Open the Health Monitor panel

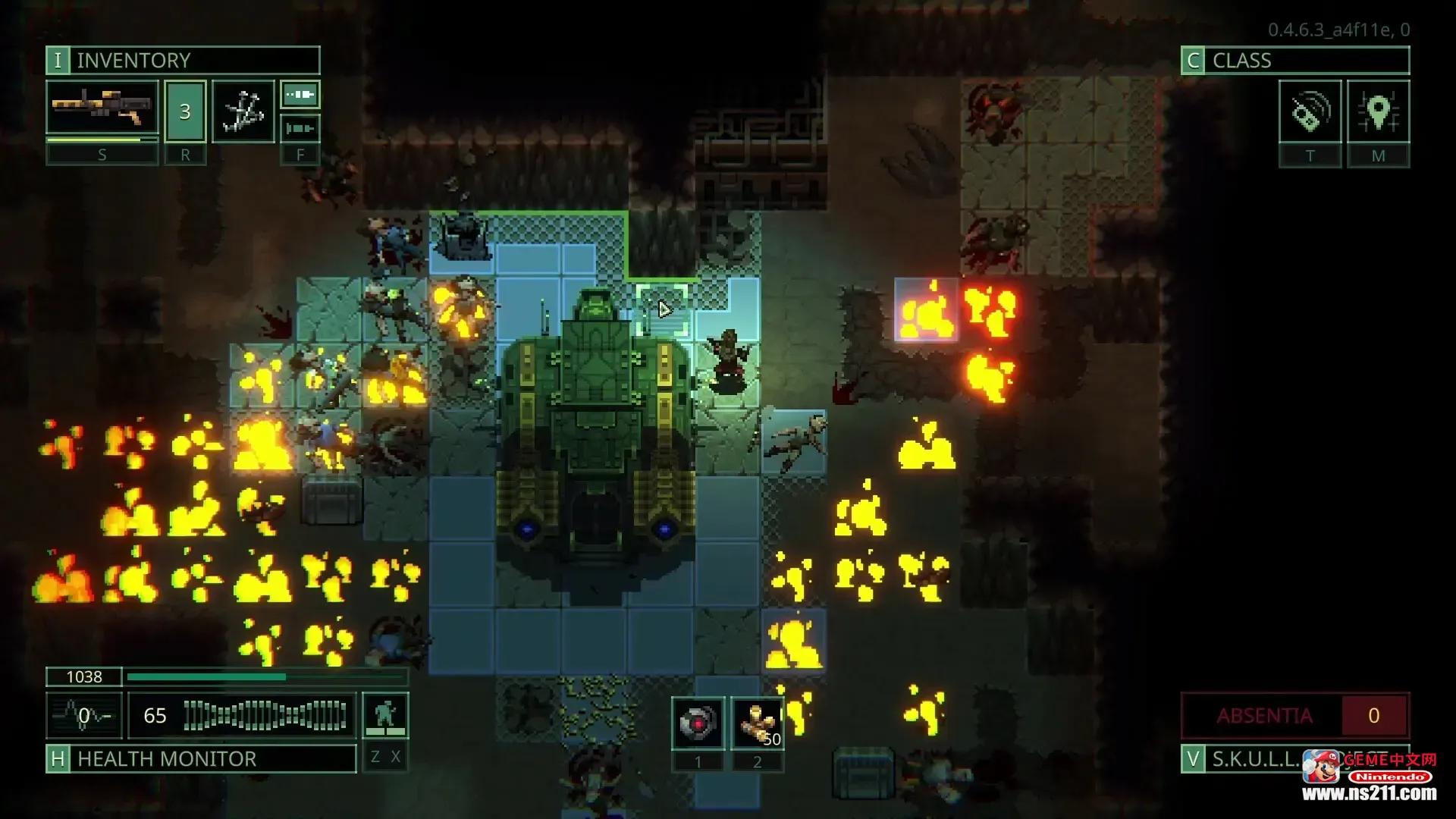(x=201, y=758)
